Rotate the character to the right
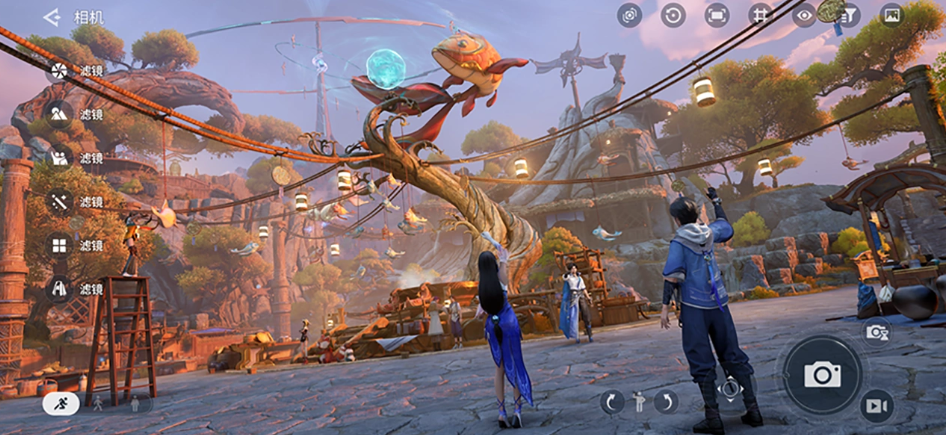The image size is (946, 435). pos(666,402)
